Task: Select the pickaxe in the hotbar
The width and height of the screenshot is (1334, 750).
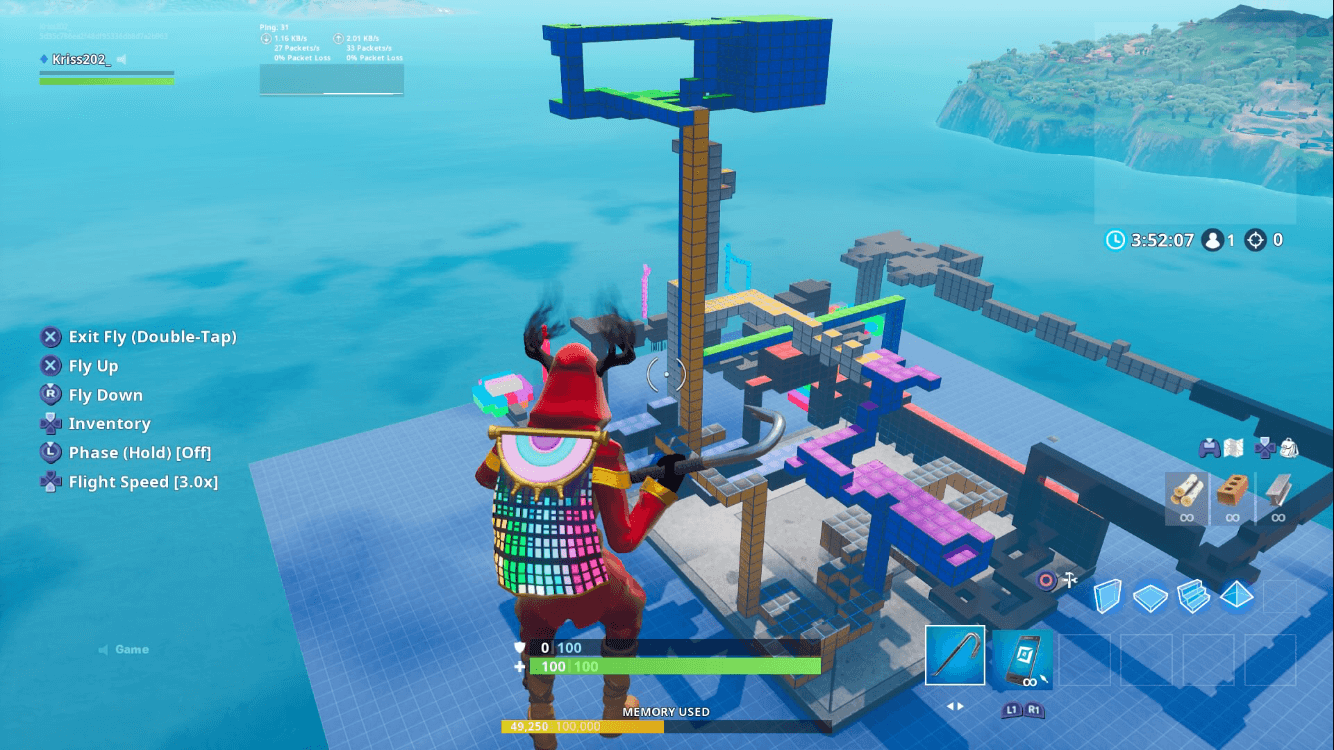Action: 954,657
